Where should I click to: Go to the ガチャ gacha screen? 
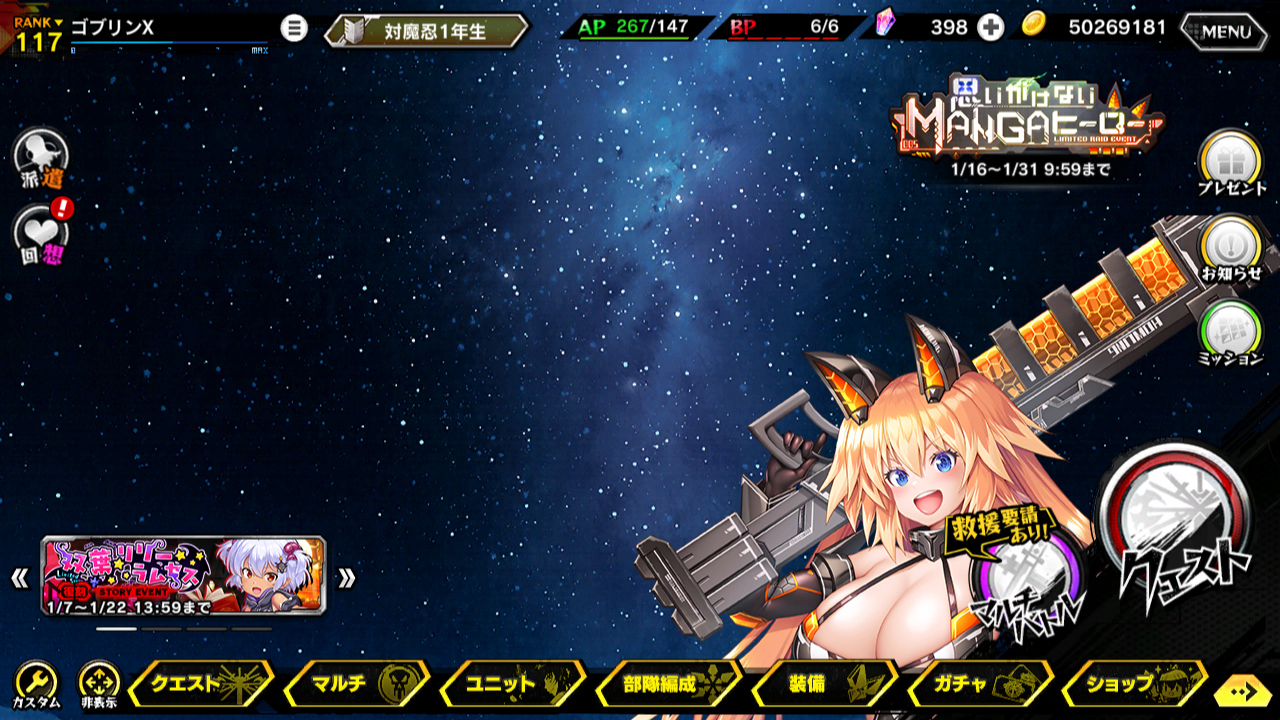pyautogui.click(x=980, y=685)
